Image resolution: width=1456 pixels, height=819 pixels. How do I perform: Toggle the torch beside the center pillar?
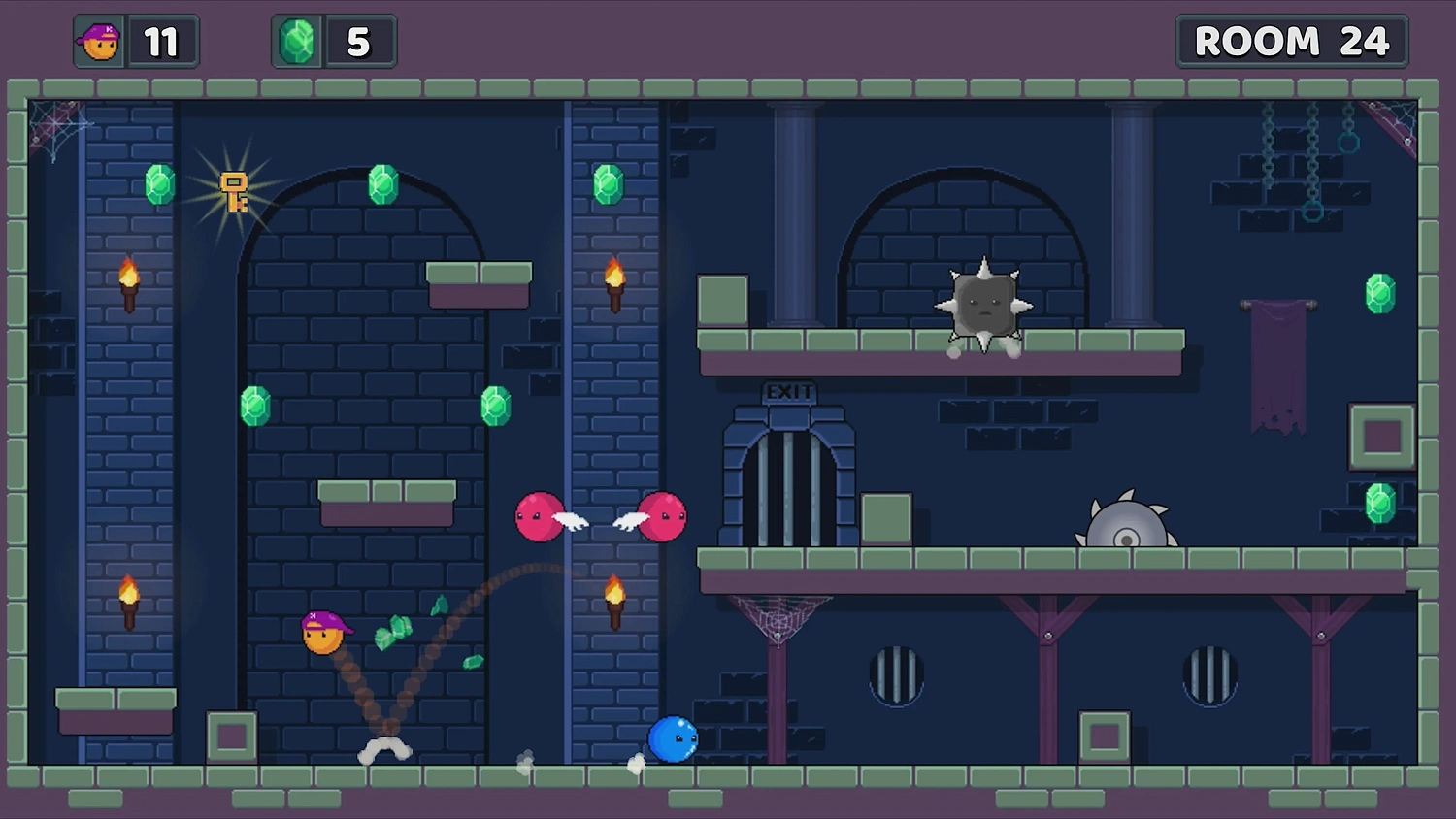click(x=613, y=281)
